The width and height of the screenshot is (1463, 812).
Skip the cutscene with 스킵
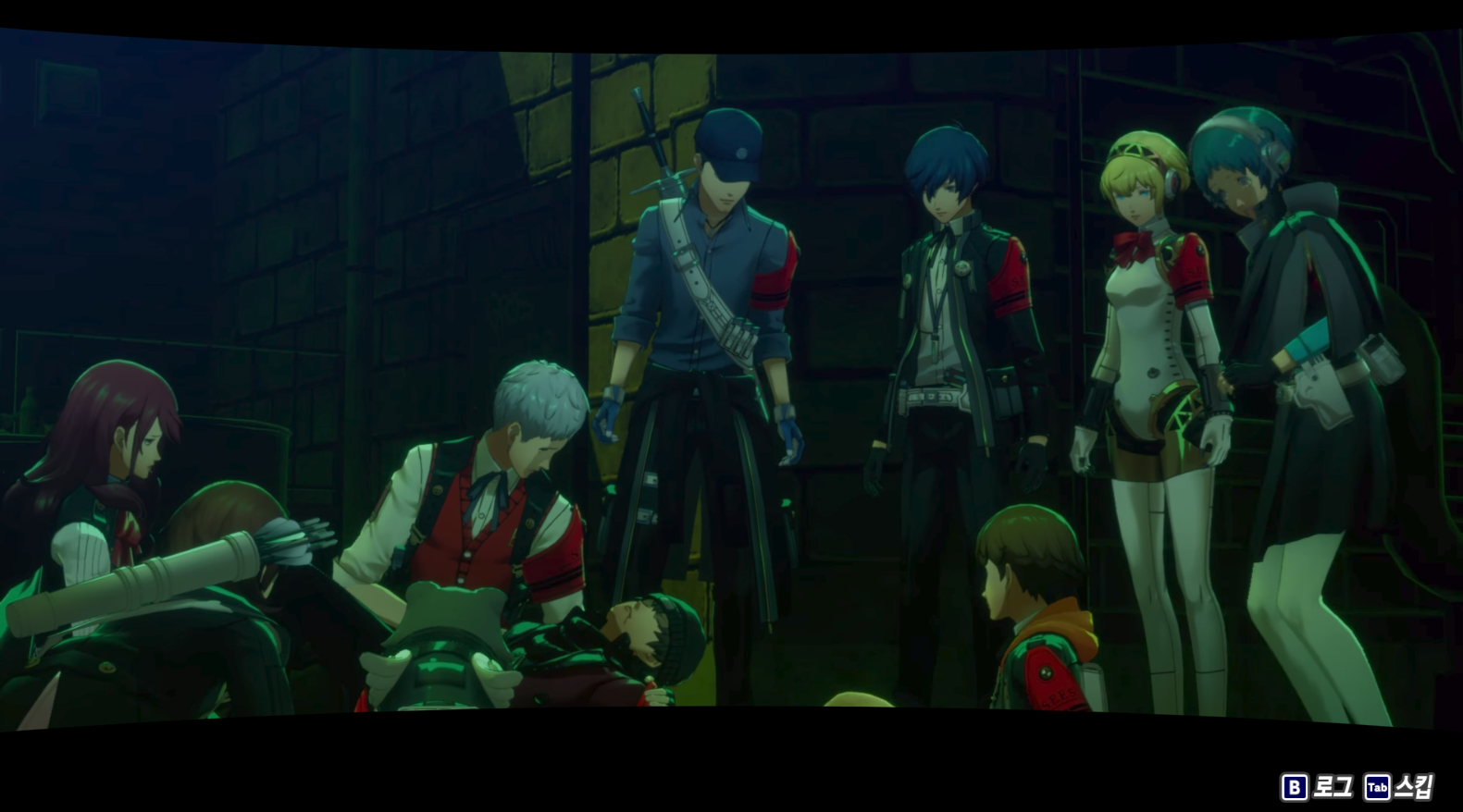tap(1400, 787)
